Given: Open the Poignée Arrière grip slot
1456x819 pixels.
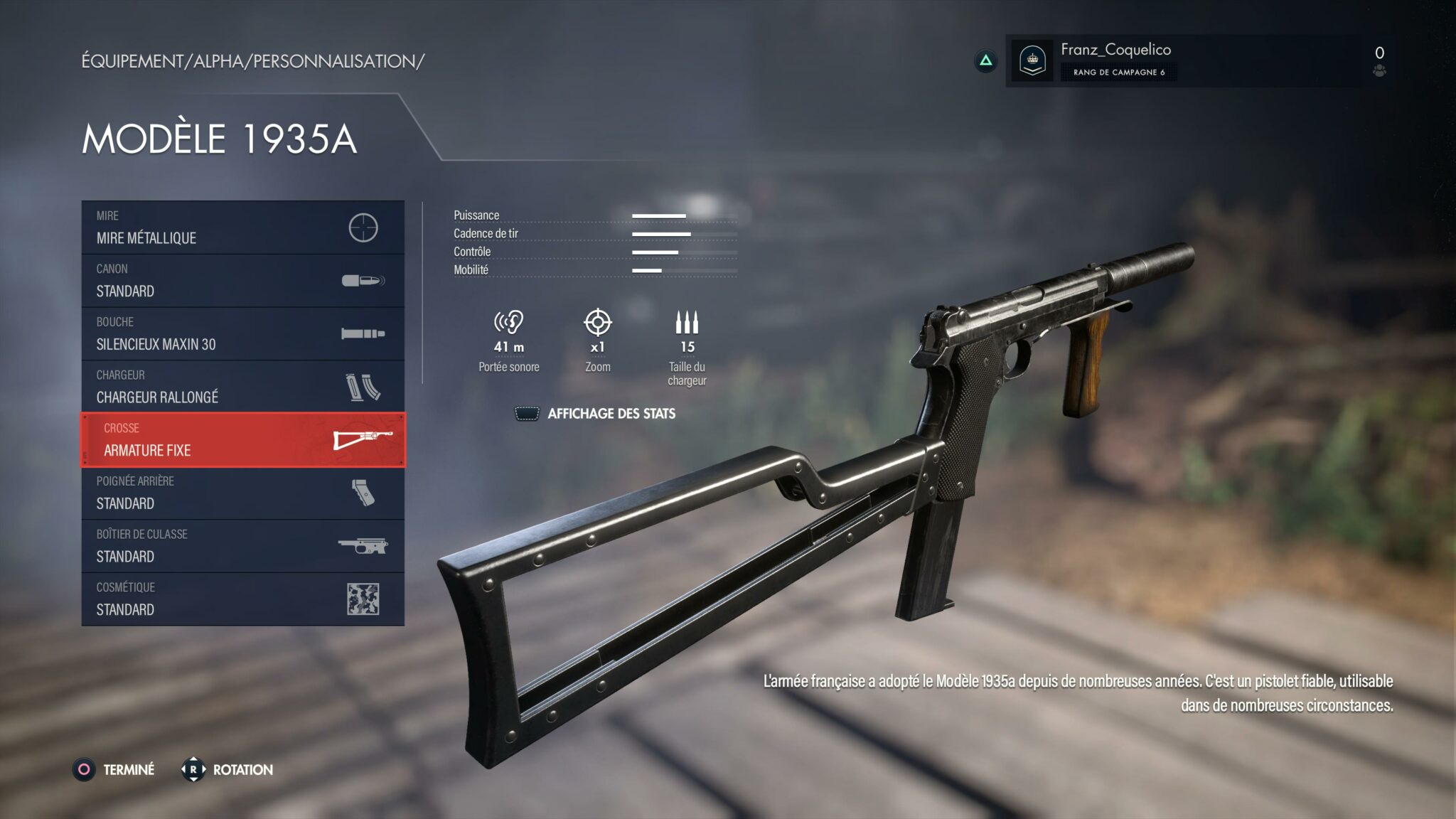Looking at the screenshot, I should coord(242,493).
